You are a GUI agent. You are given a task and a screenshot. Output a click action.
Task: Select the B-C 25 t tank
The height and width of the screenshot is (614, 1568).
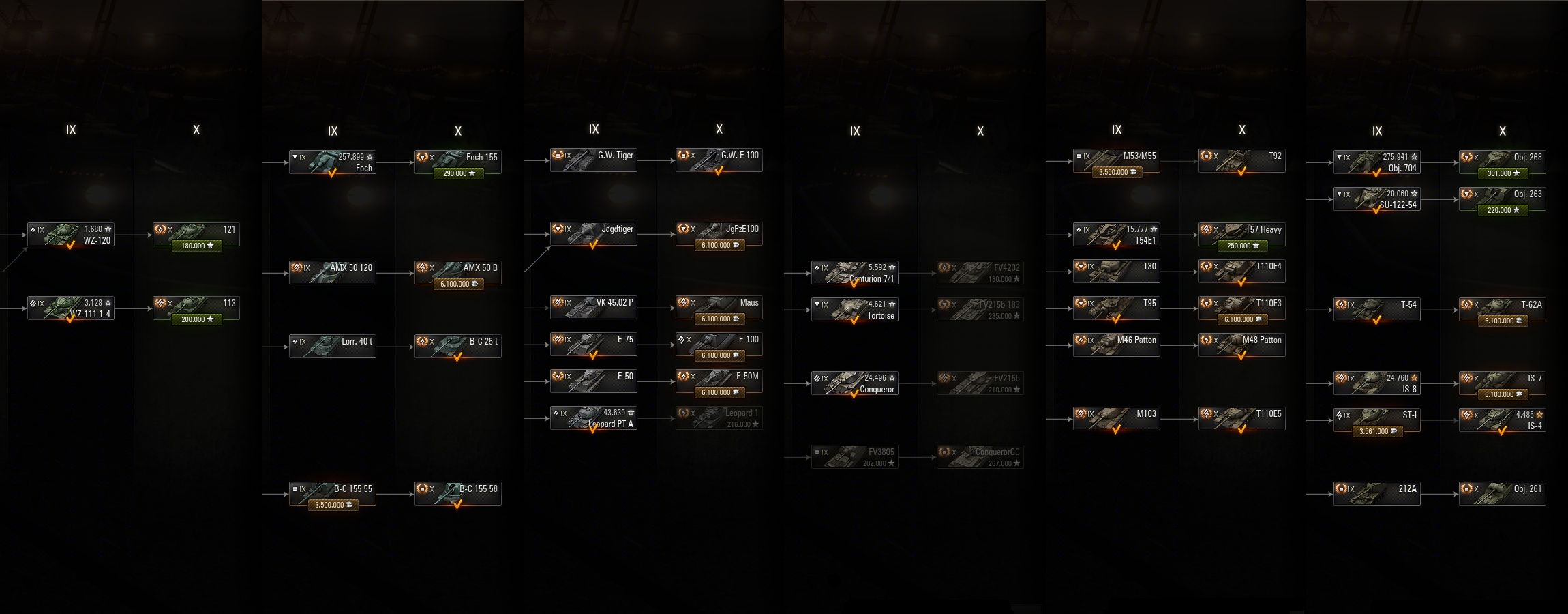(x=458, y=346)
